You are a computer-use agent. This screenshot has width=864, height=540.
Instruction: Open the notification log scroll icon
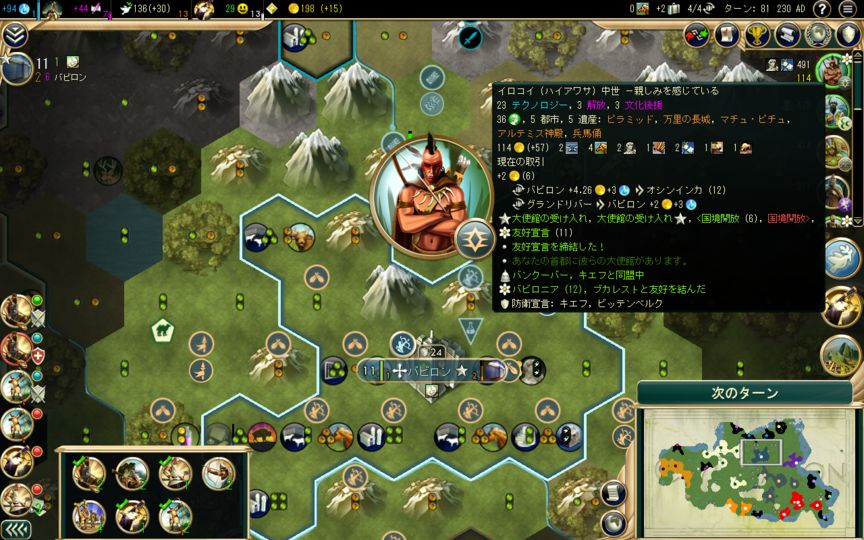tap(788, 34)
